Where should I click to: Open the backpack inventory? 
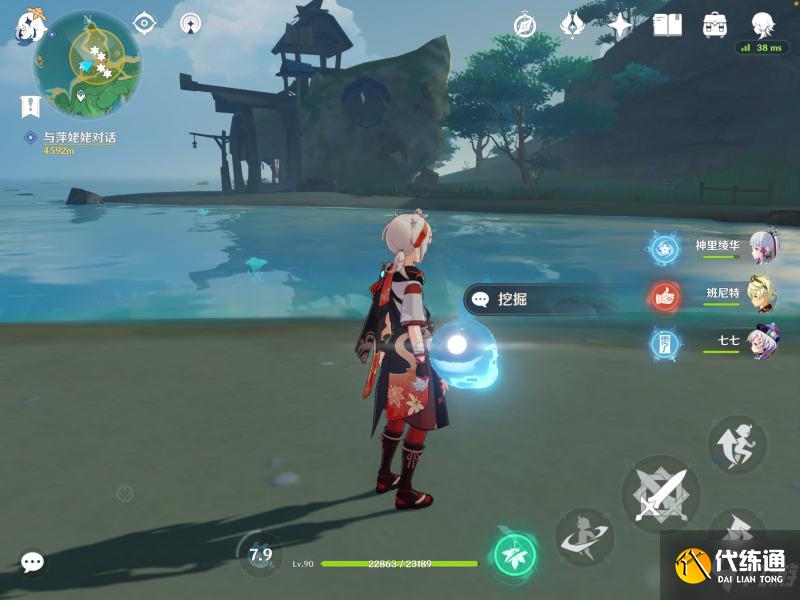coord(715,25)
